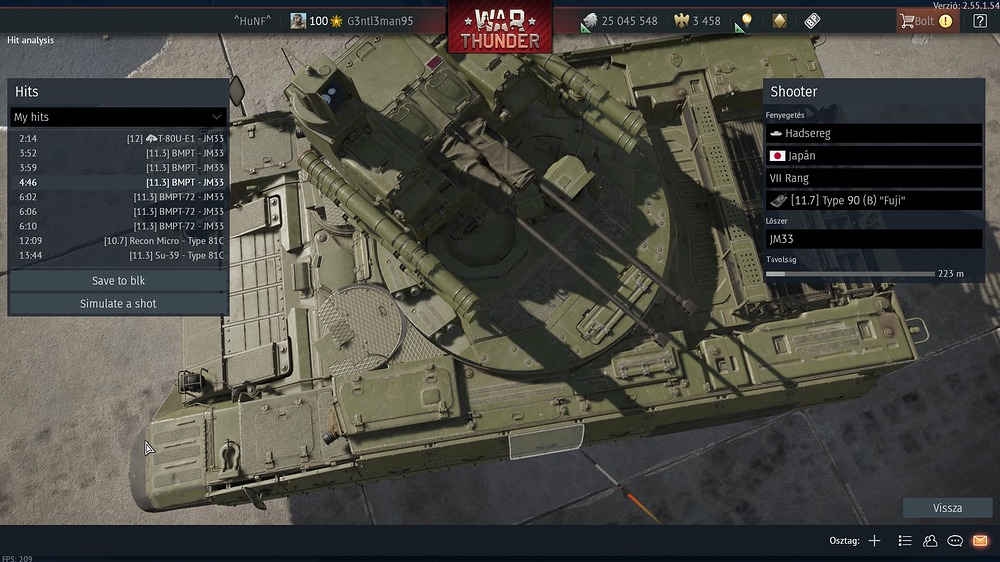
Task: Open the My hits dropdown
Action: pos(118,117)
